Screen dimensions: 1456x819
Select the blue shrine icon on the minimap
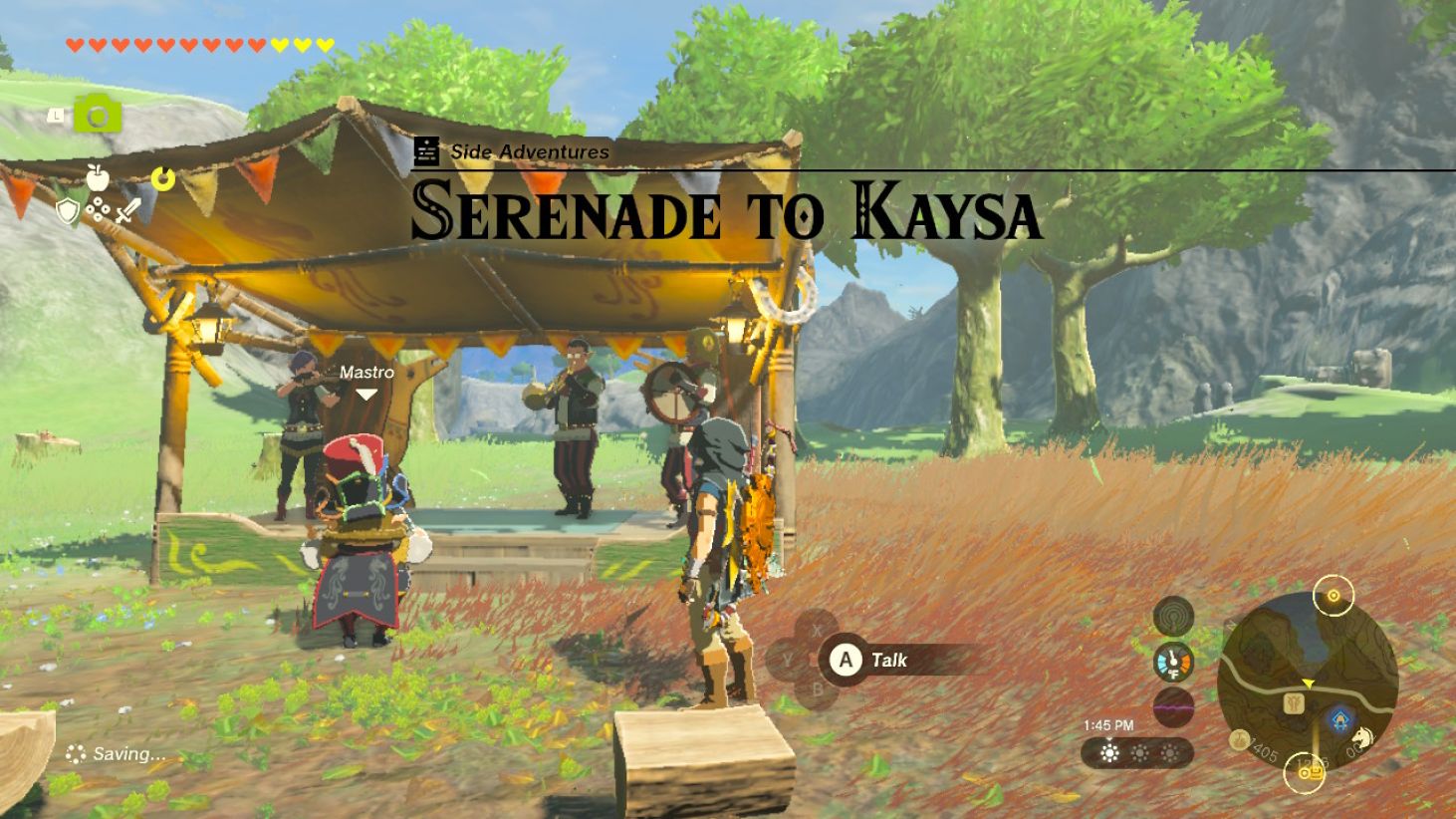[1338, 717]
